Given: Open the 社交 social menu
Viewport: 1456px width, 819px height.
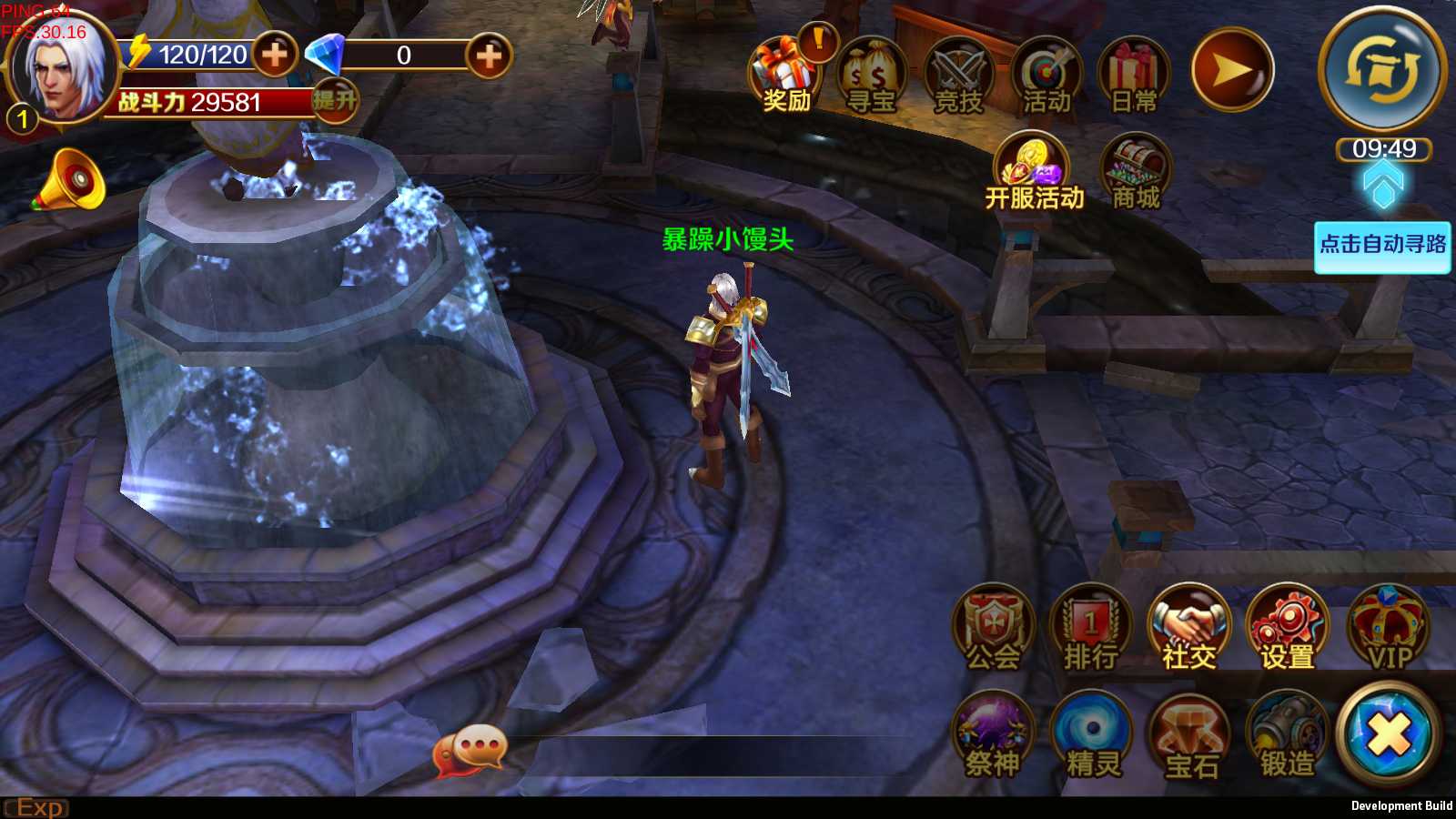Looking at the screenshot, I should pyautogui.click(x=1189, y=630).
